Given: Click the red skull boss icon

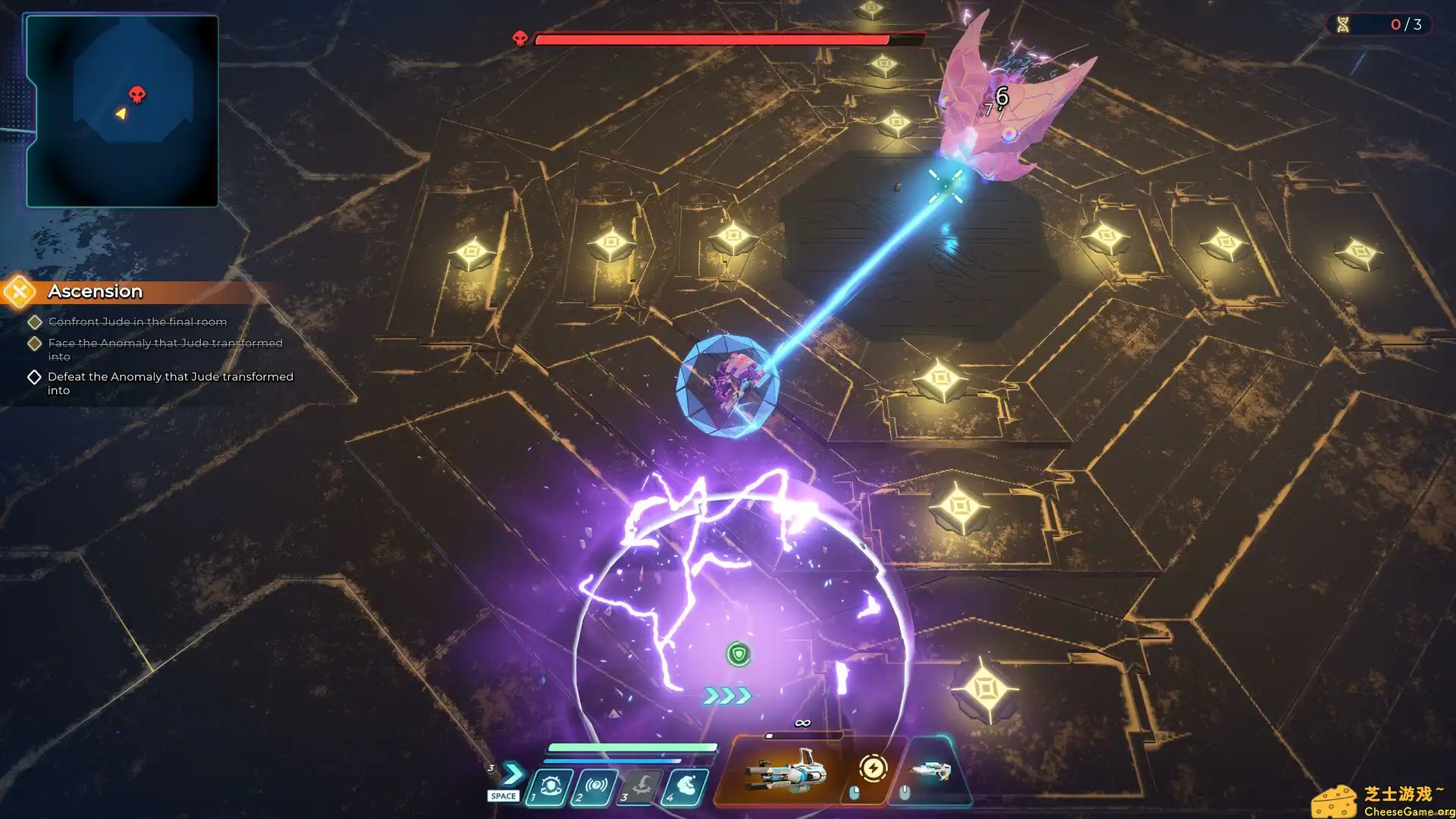Looking at the screenshot, I should point(520,39).
